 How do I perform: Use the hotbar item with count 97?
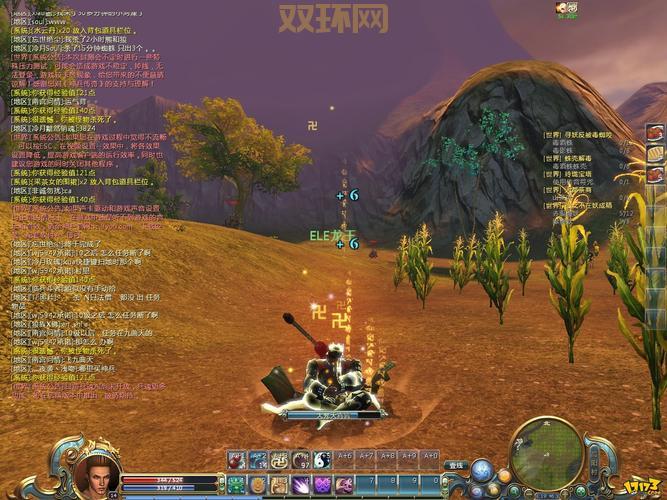300,460
